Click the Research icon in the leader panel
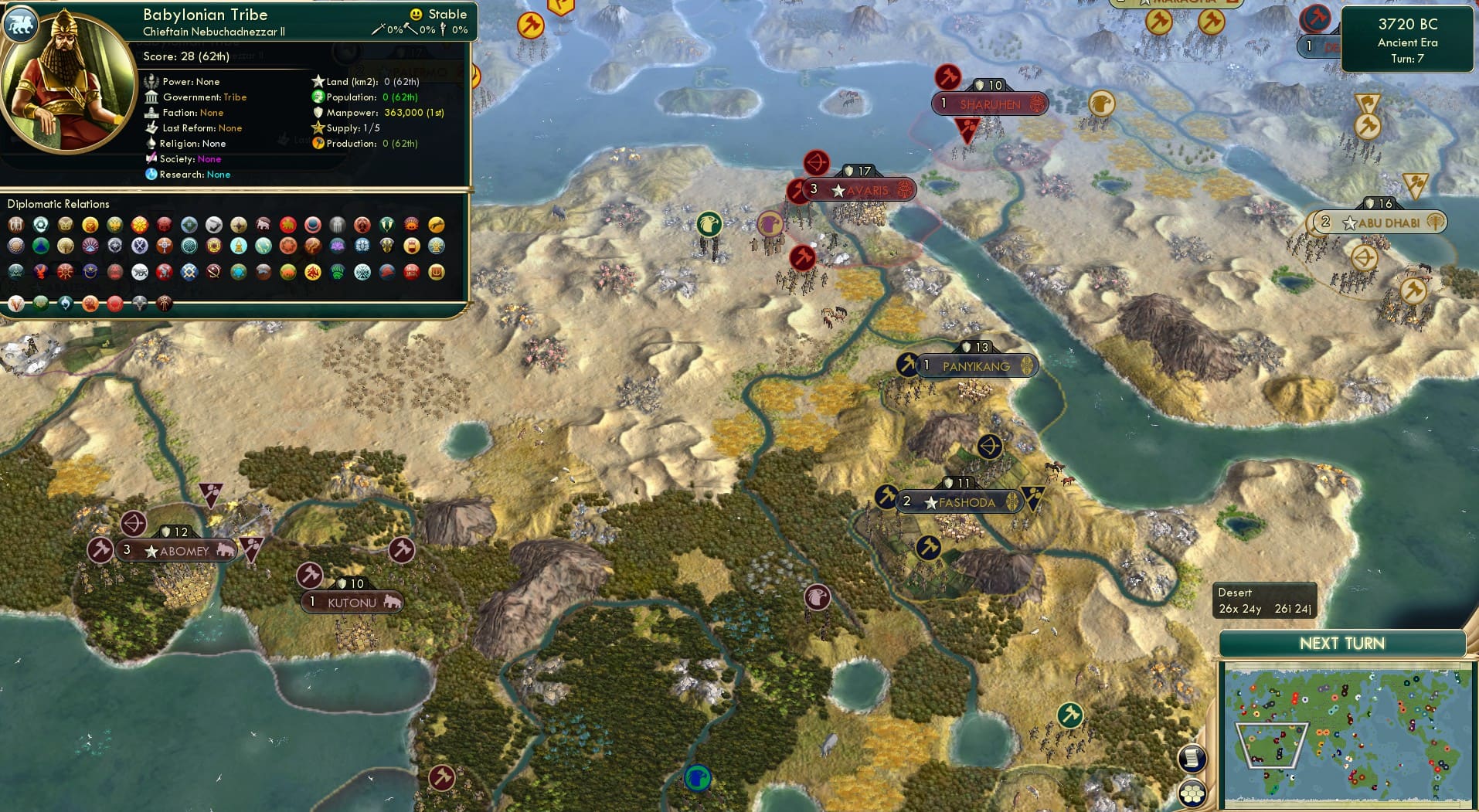Screen dimensions: 1479x812 coord(152,175)
